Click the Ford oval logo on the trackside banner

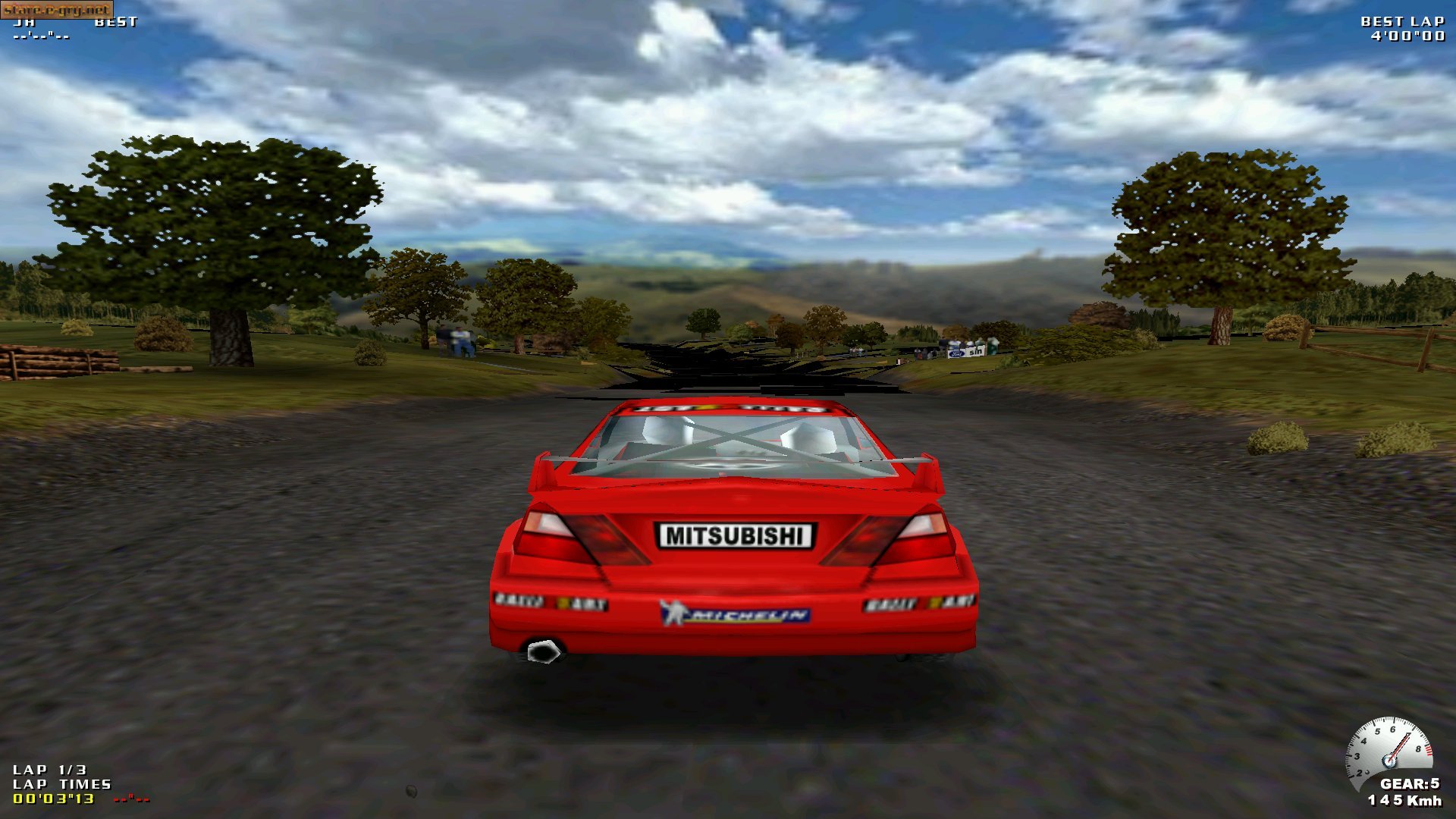point(956,353)
